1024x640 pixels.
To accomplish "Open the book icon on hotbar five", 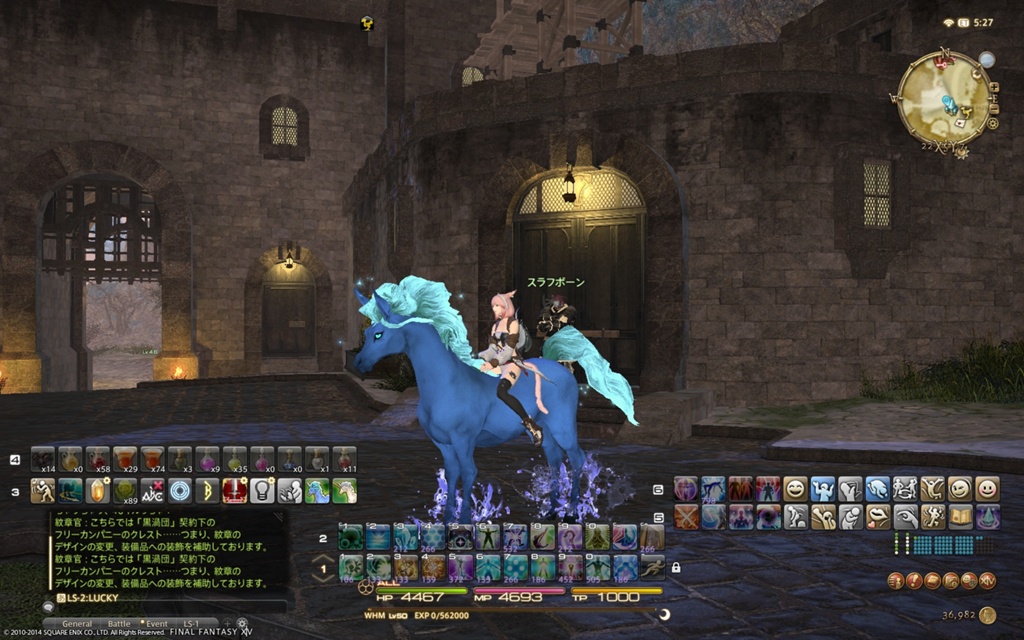I will 960,516.
